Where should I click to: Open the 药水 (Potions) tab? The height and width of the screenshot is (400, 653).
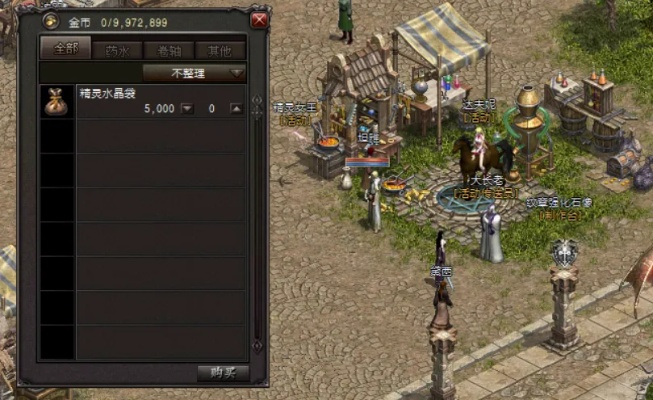(117, 50)
